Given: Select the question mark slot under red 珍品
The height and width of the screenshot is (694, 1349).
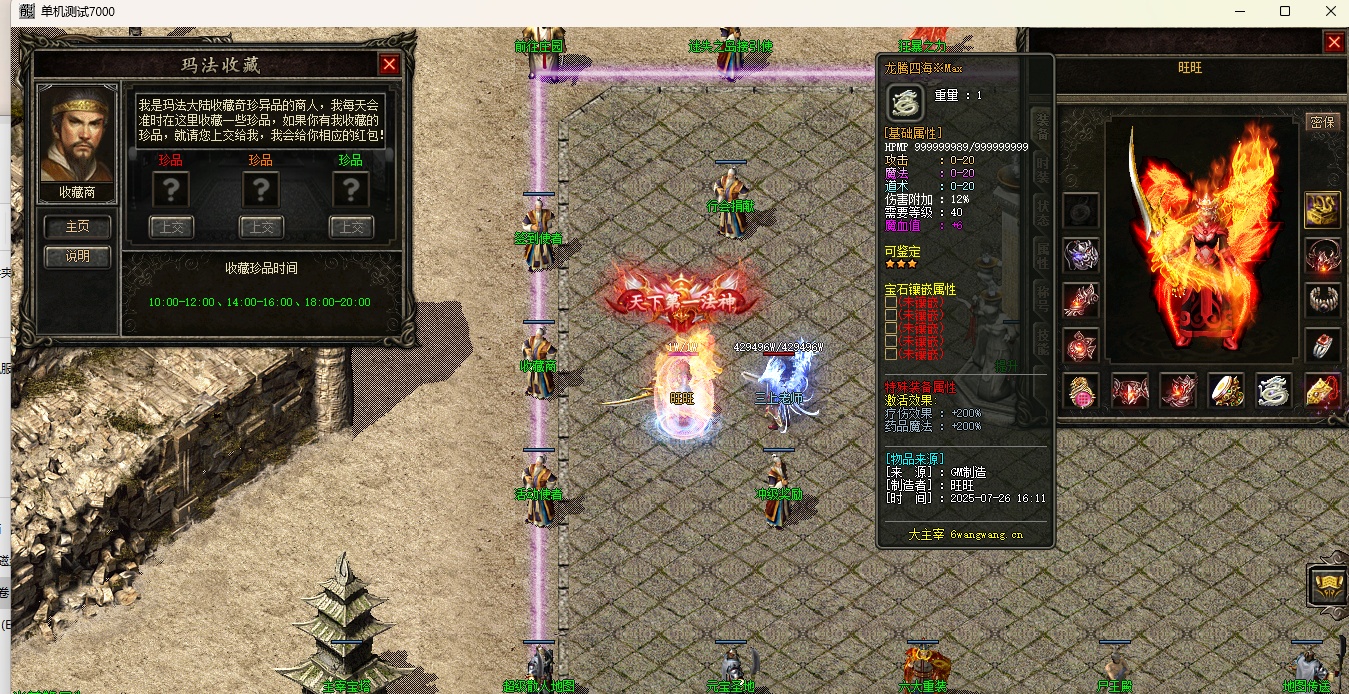Looking at the screenshot, I should (x=171, y=190).
